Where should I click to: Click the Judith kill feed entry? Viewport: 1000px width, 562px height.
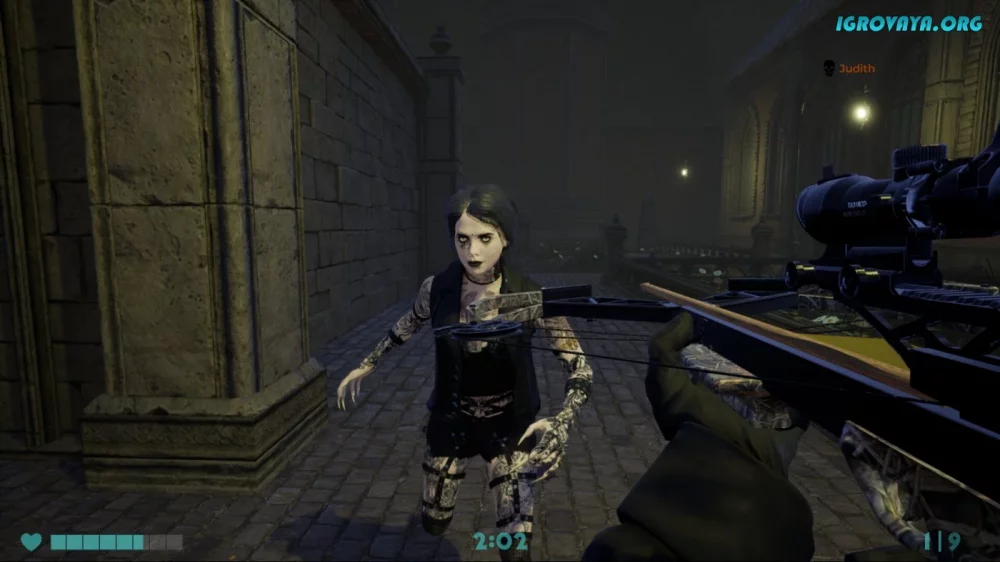pos(850,68)
